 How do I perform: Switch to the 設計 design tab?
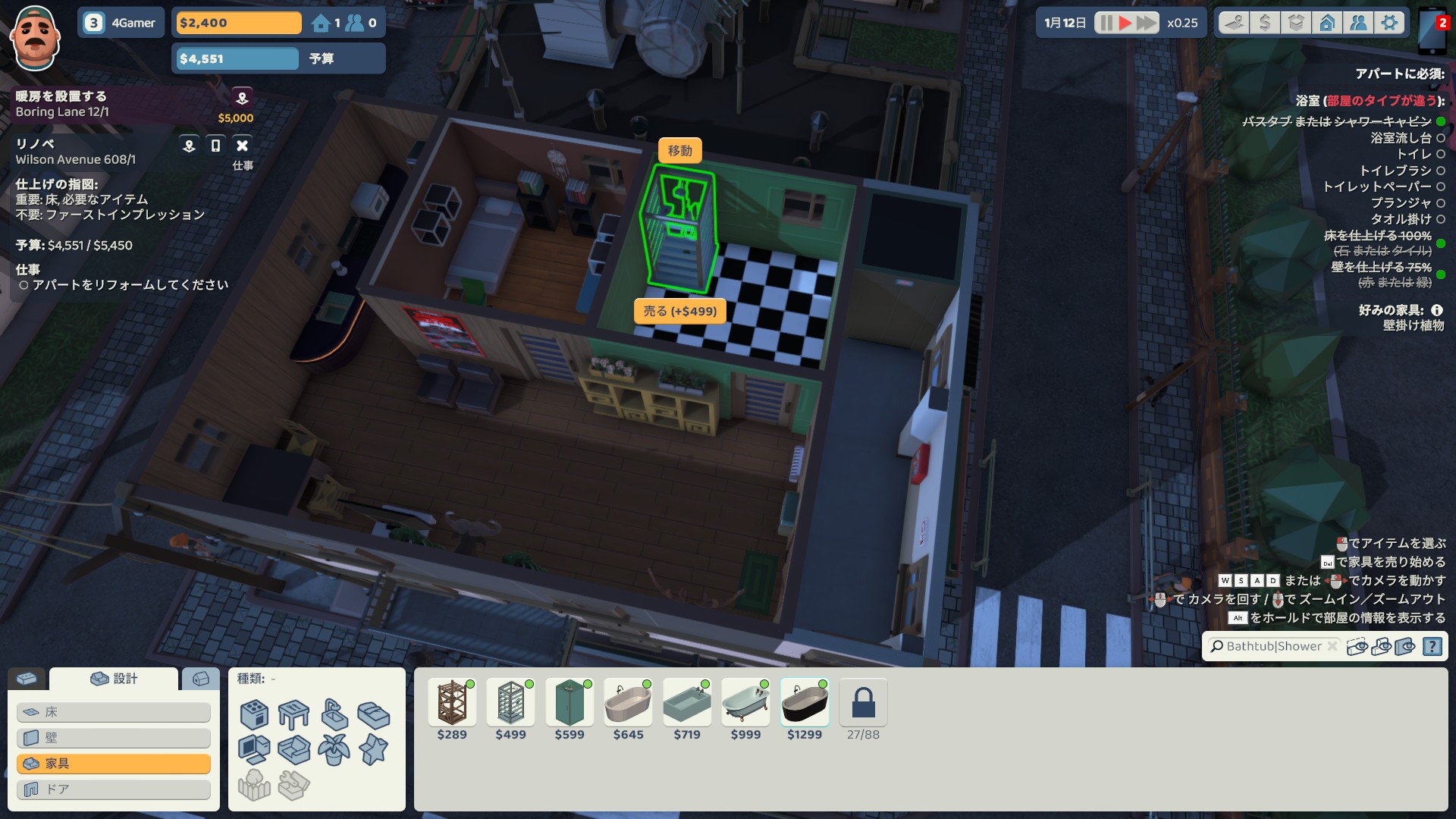[114, 679]
